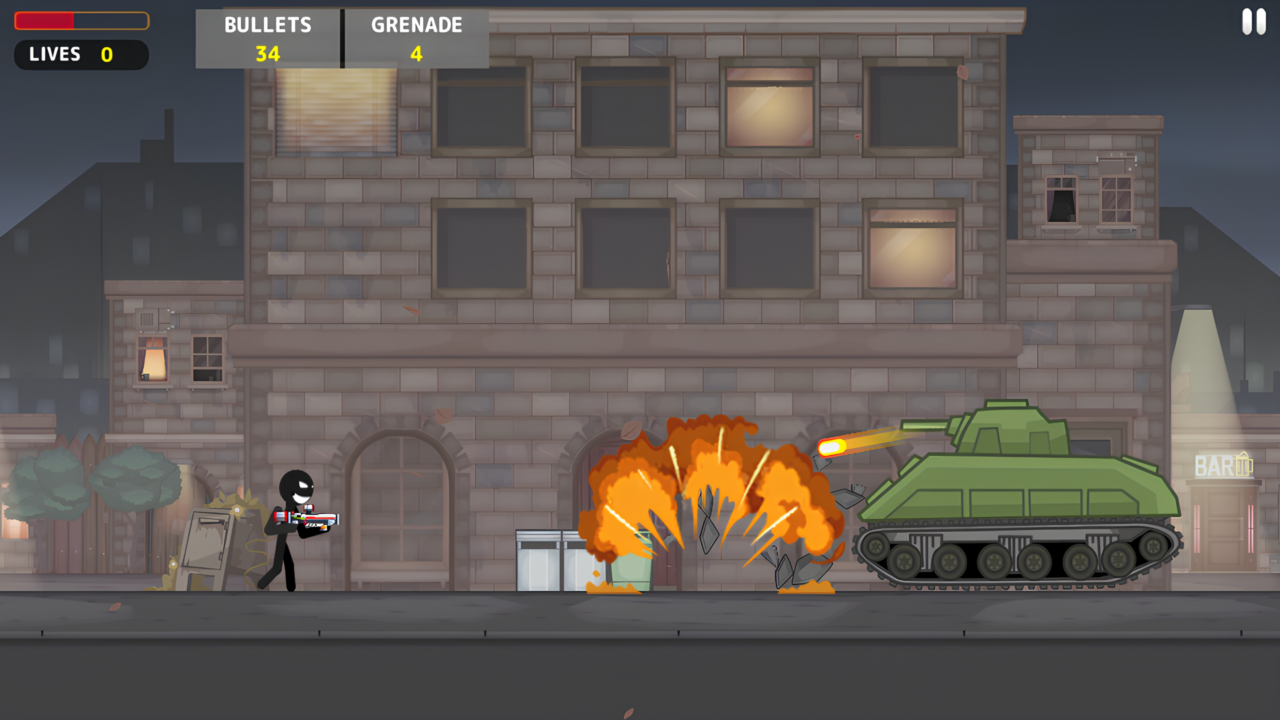1280x720 pixels.
Task: Select the GRENADE counter showing 4
Action: (x=416, y=38)
